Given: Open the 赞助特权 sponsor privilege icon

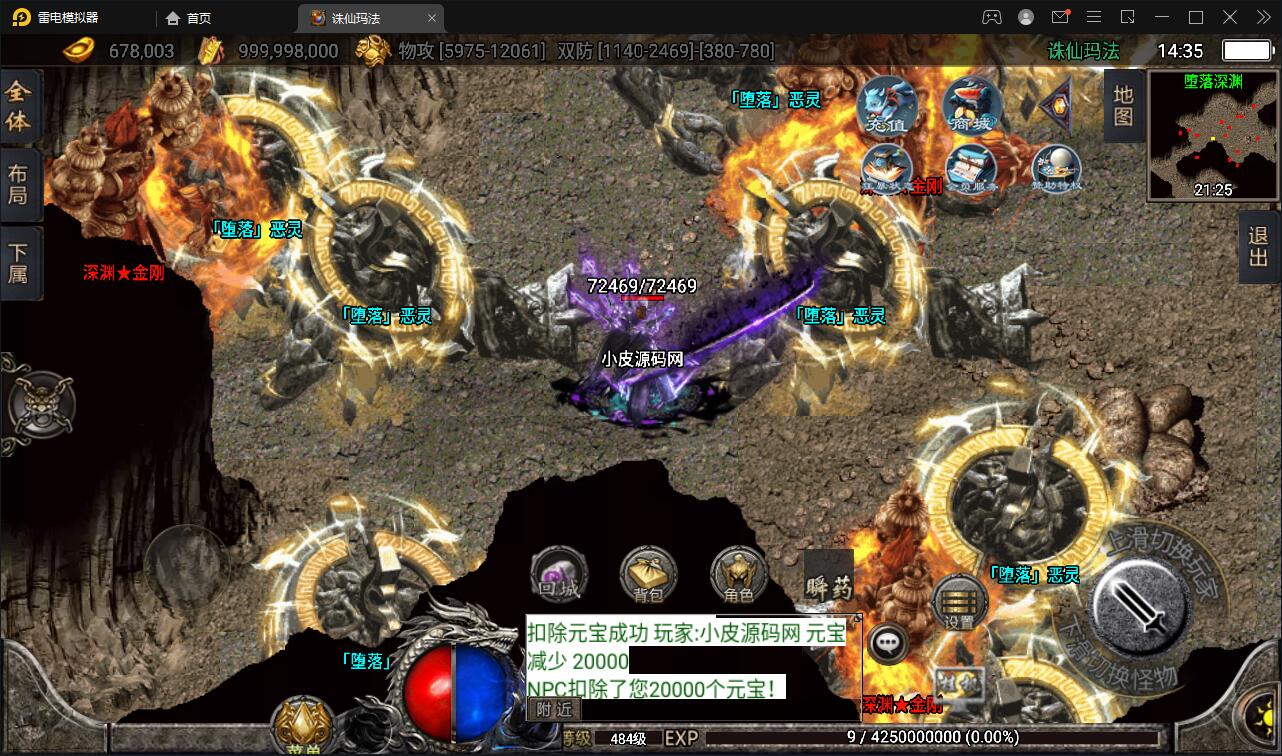Looking at the screenshot, I should [1056, 169].
